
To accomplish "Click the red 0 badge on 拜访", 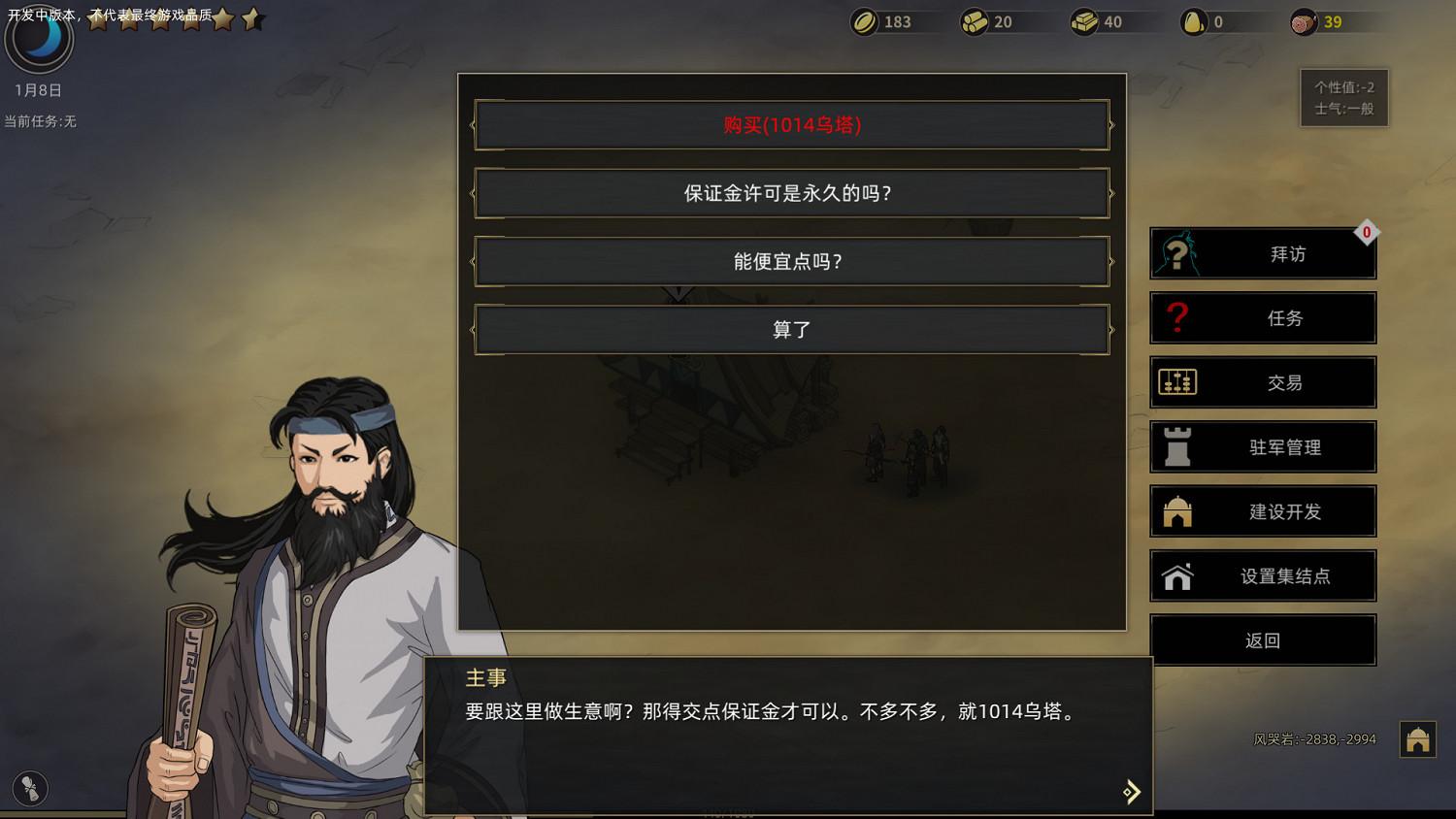I will pos(1368,233).
